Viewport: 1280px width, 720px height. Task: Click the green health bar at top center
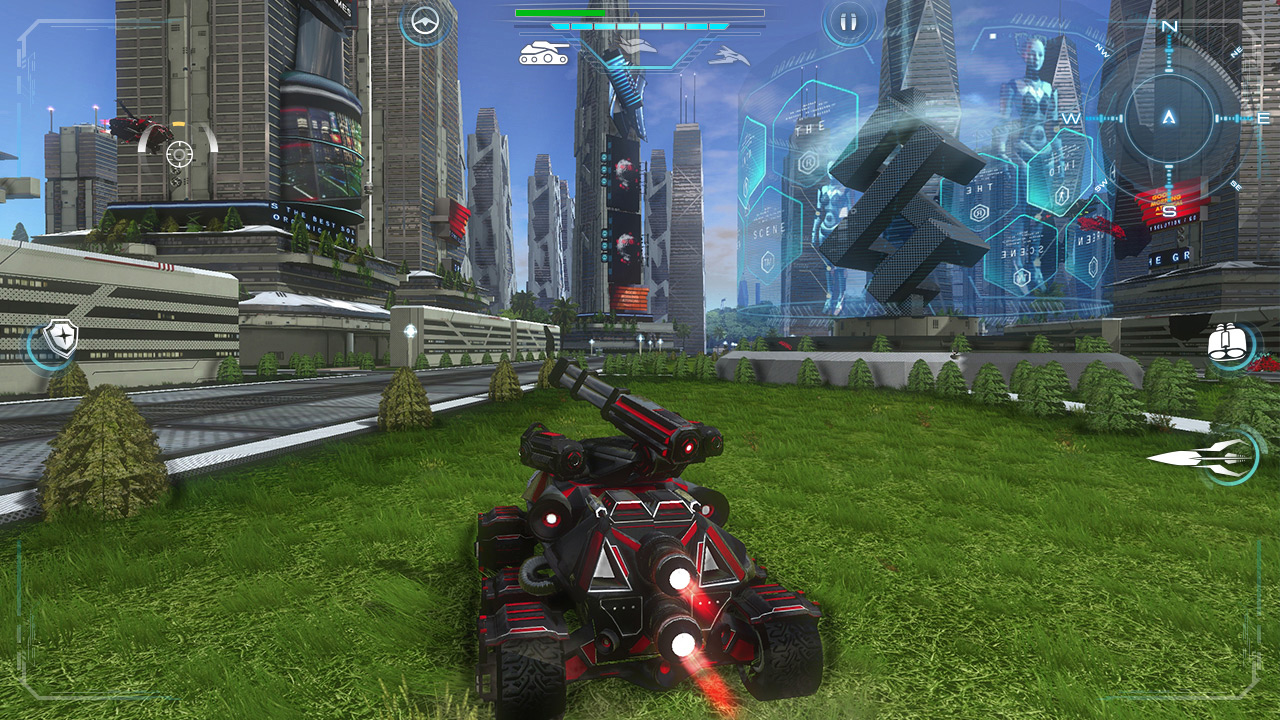(x=560, y=12)
